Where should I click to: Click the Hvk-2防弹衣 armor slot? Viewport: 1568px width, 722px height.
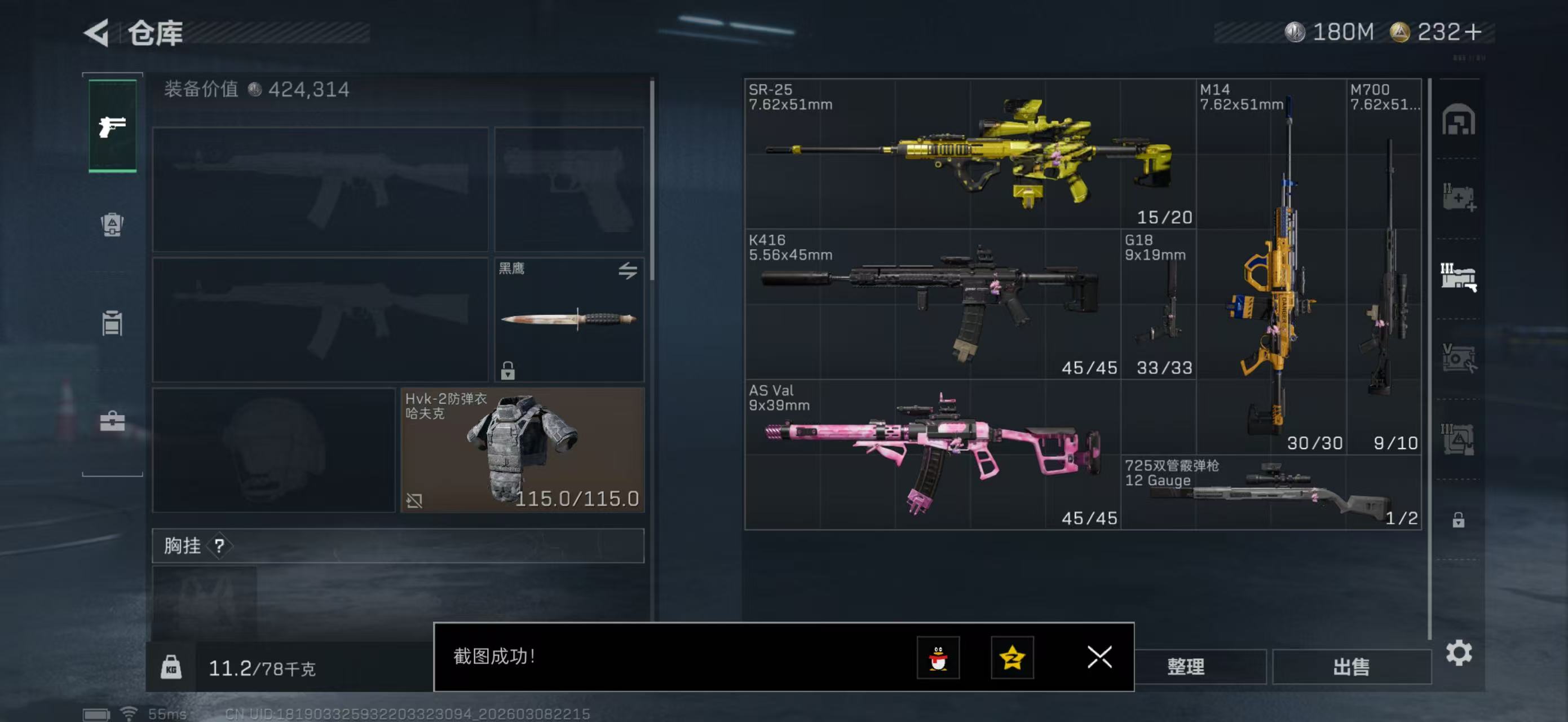pos(522,450)
